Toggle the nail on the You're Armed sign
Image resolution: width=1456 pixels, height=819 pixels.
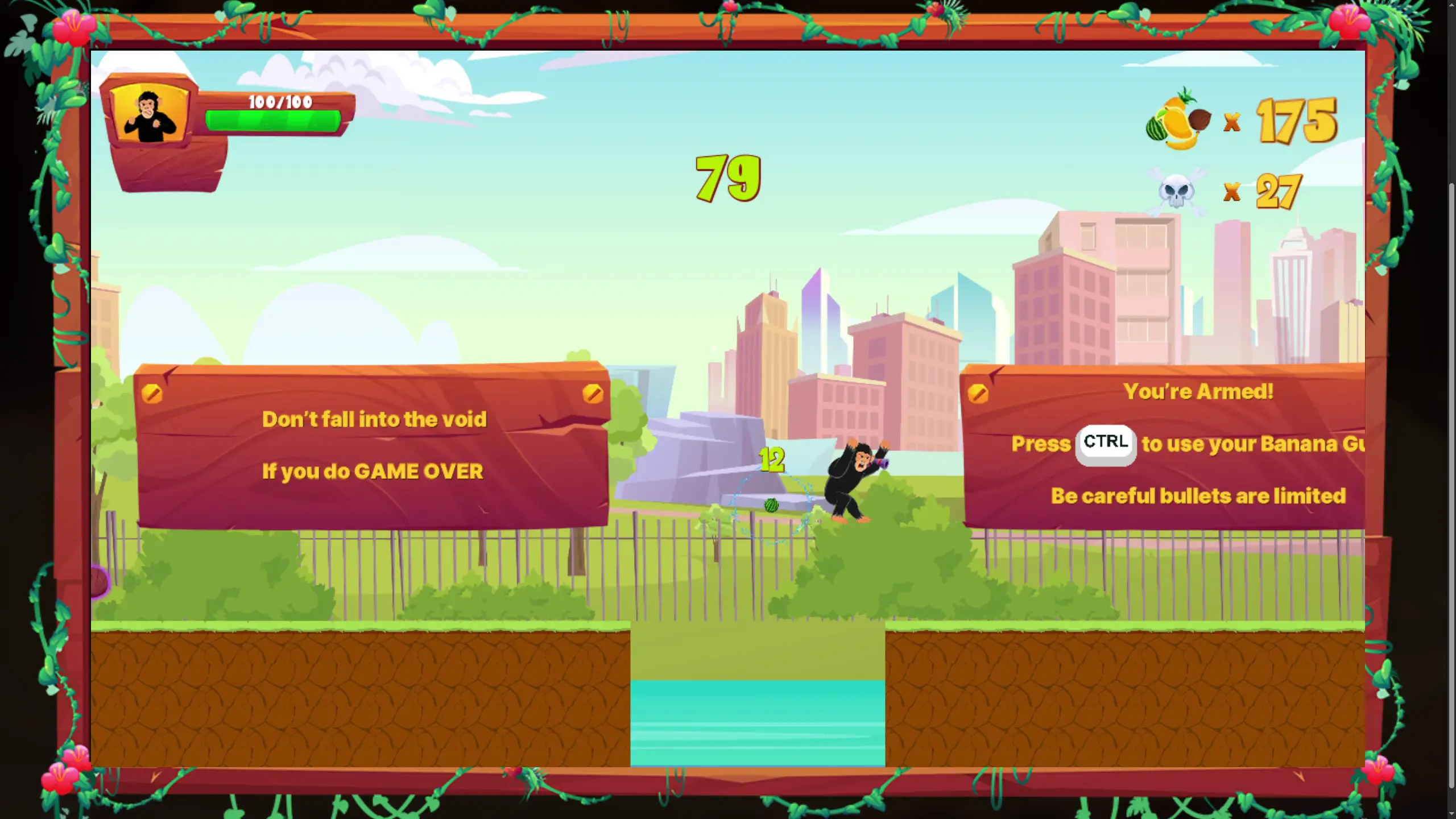(x=978, y=392)
